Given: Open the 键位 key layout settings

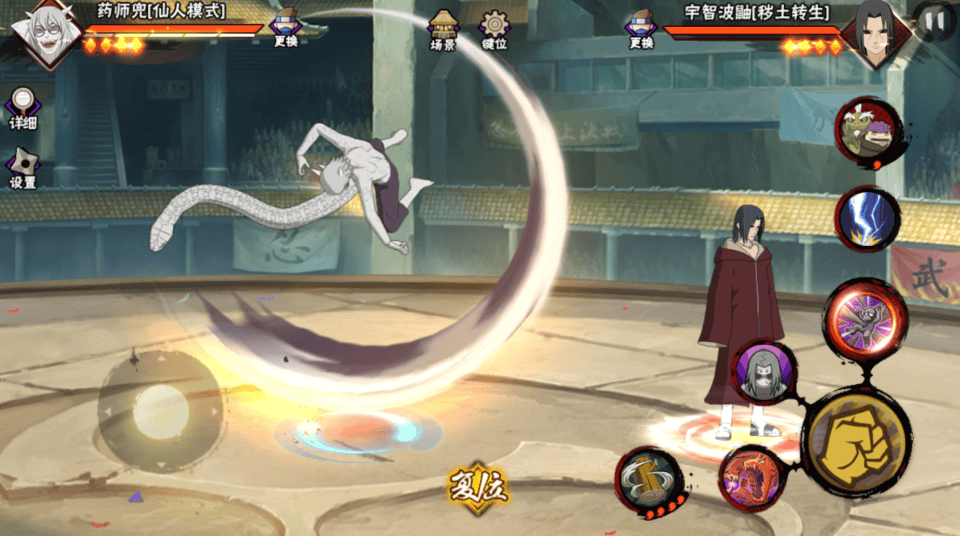Looking at the screenshot, I should click(x=494, y=30).
